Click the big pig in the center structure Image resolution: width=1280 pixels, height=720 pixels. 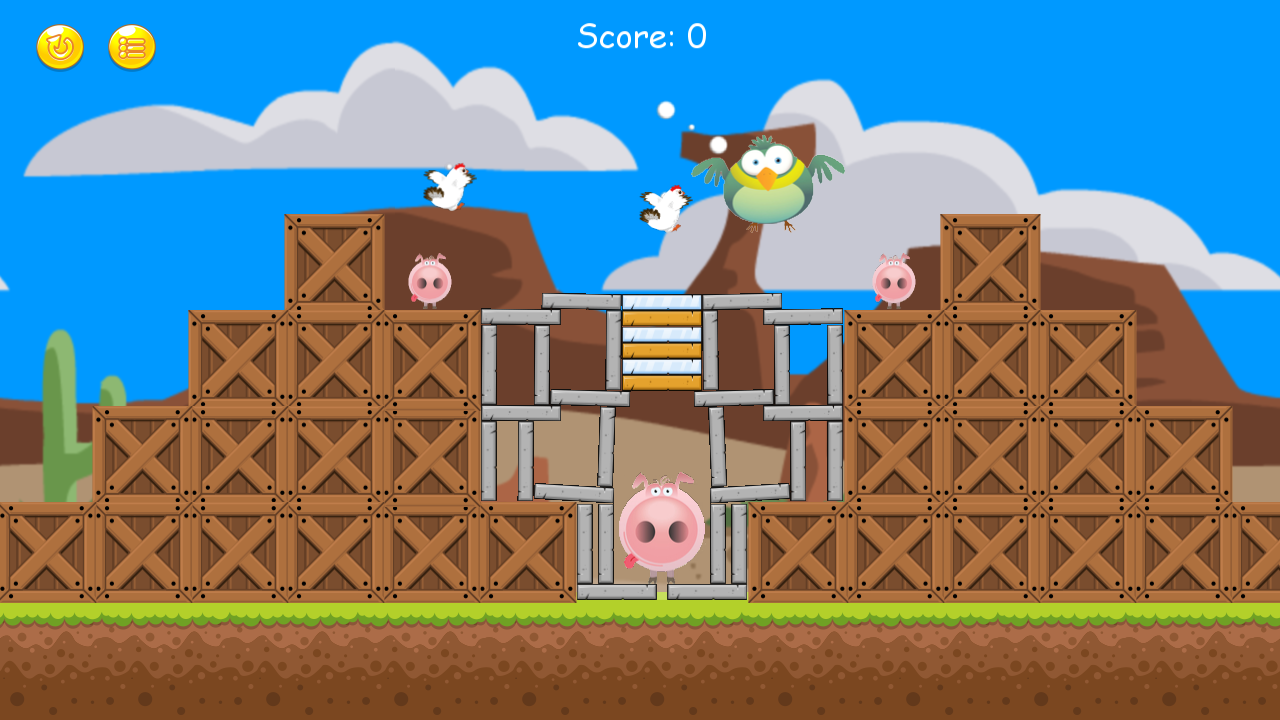tap(662, 525)
